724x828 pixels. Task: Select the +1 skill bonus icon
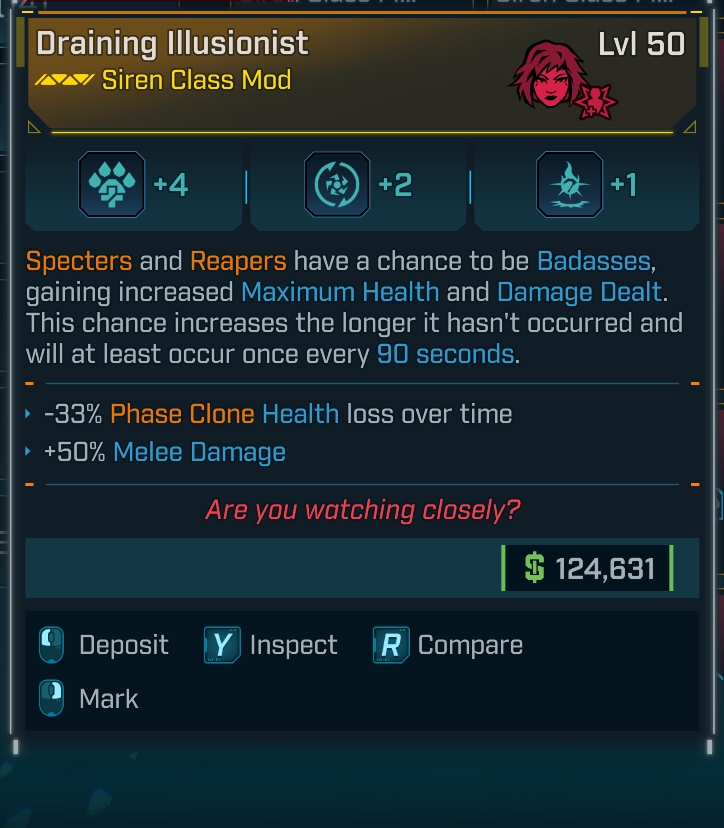569,184
